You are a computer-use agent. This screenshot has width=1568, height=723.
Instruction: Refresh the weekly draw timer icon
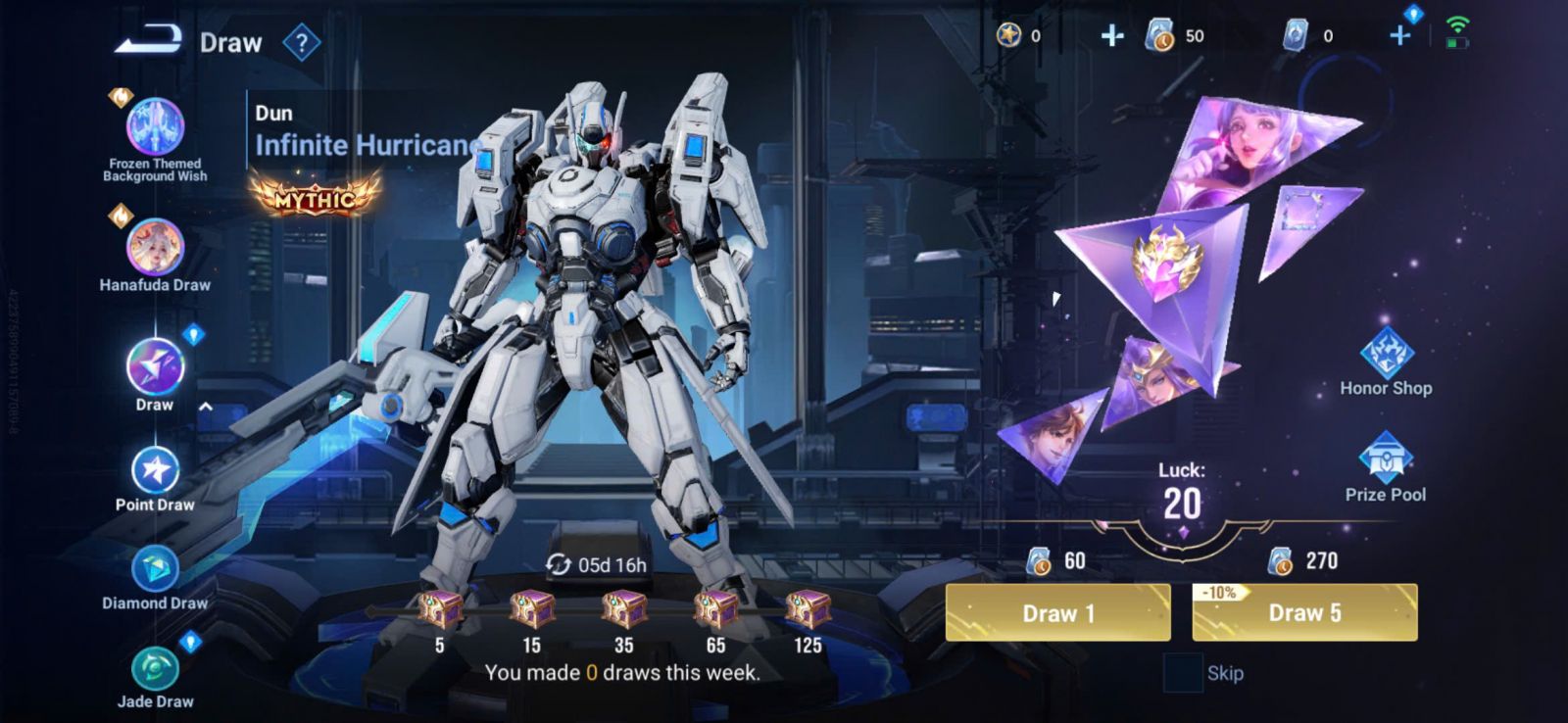tap(559, 564)
